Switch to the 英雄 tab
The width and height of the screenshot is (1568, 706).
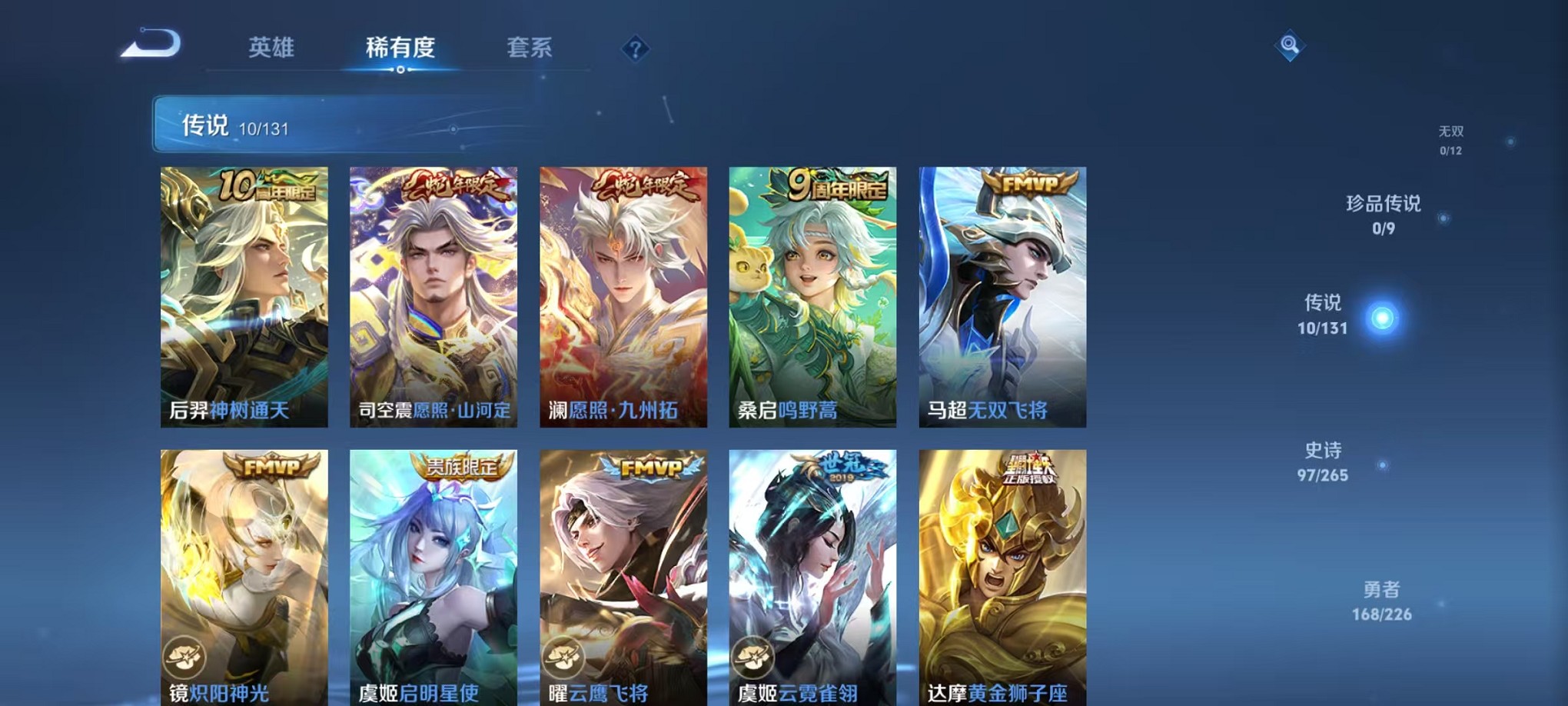tap(271, 48)
